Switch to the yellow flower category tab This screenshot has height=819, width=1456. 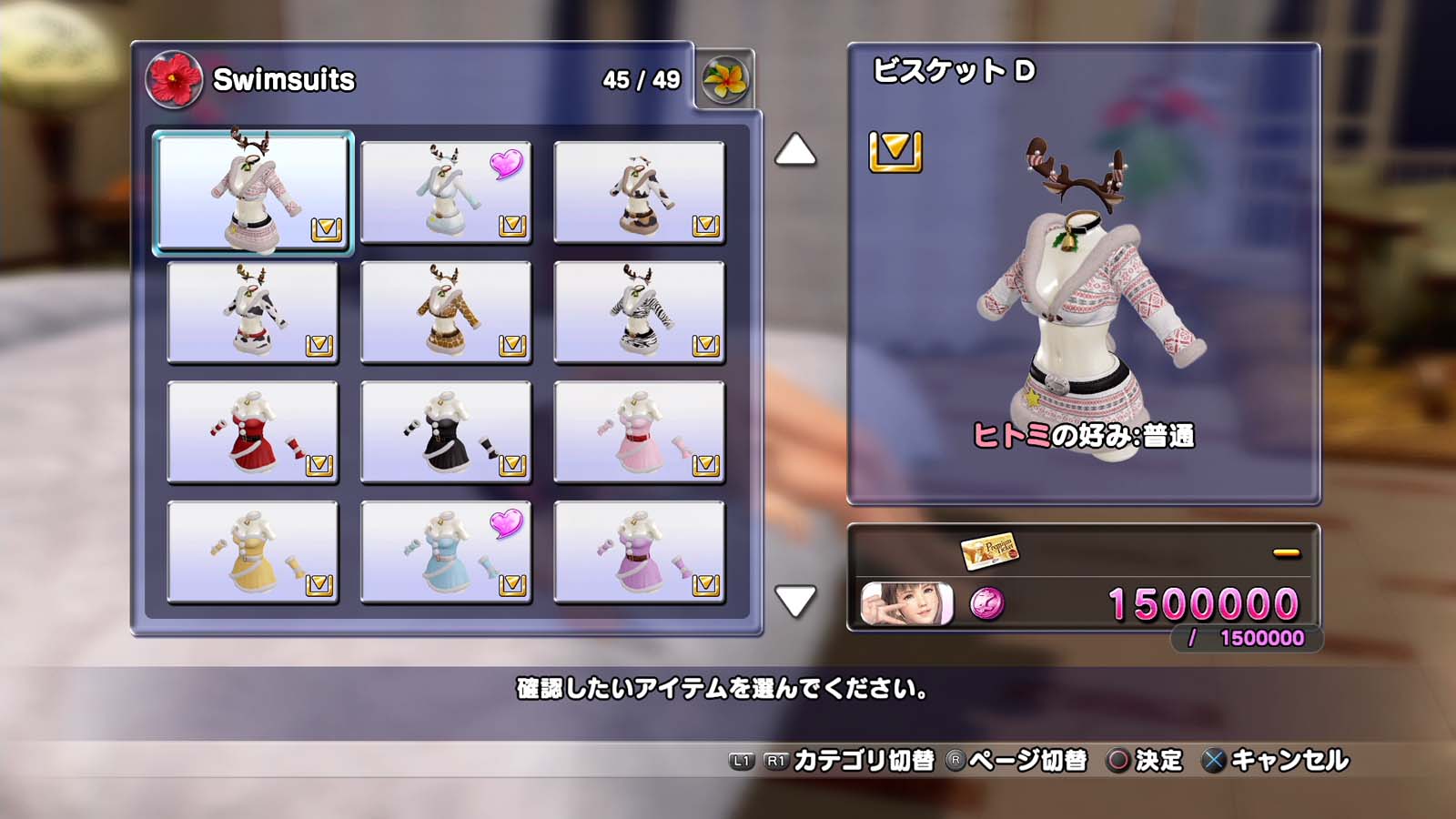point(724,80)
